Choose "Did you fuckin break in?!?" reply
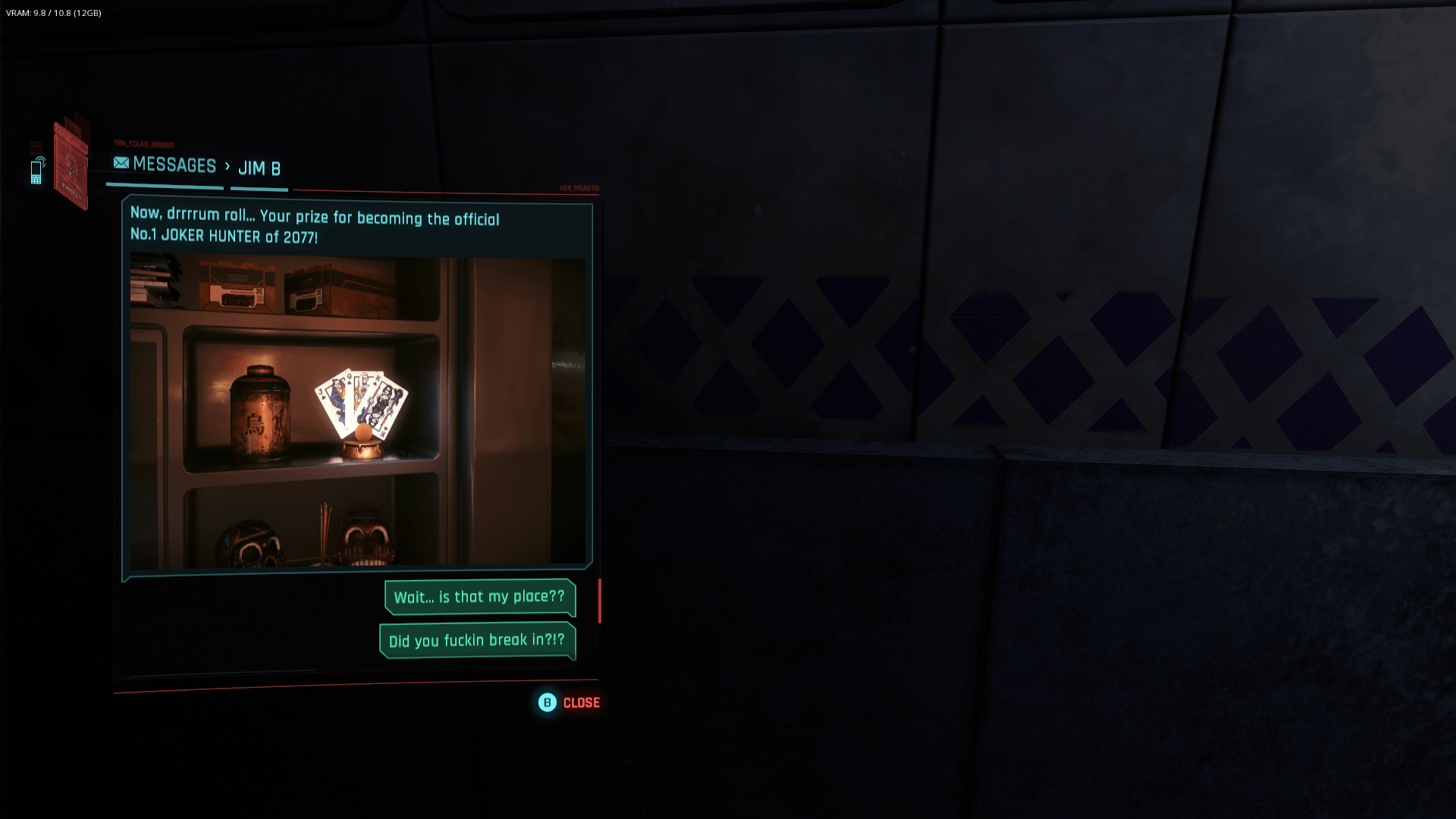Image resolution: width=1456 pixels, height=819 pixels. (x=477, y=641)
